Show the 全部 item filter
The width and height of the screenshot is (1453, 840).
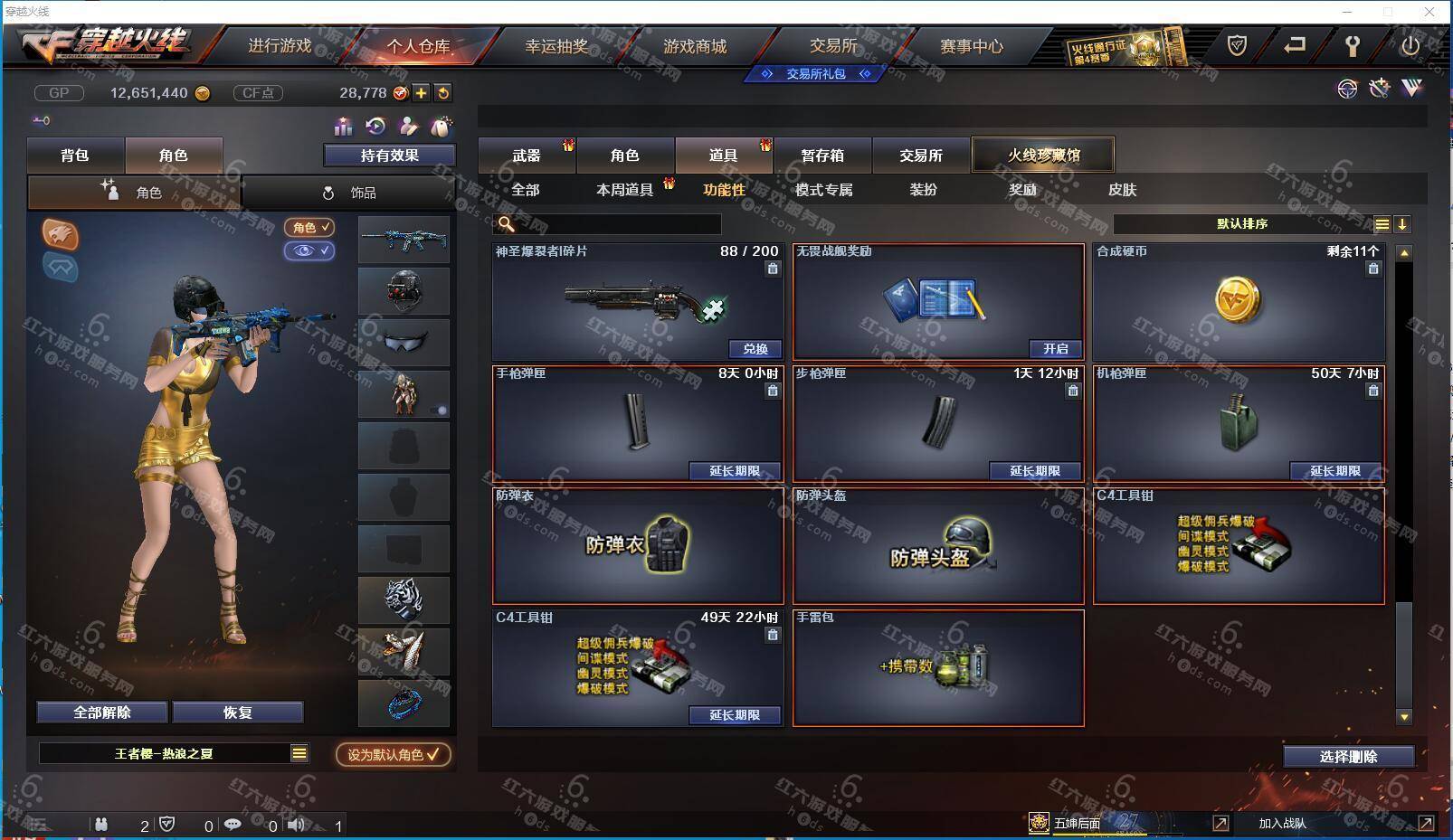tap(526, 190)
